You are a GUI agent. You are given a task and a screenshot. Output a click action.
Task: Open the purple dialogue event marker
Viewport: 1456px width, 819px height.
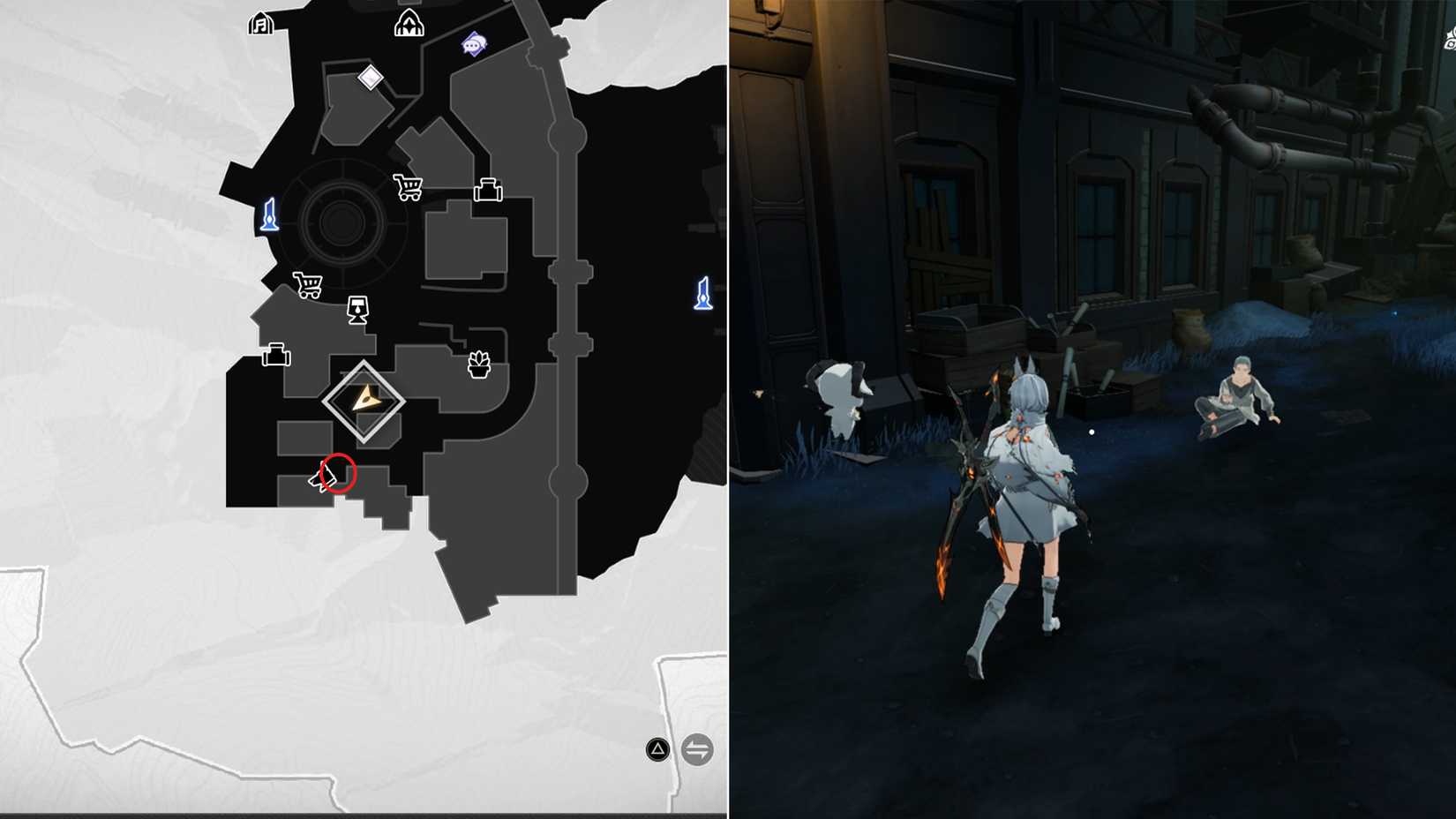474,42
